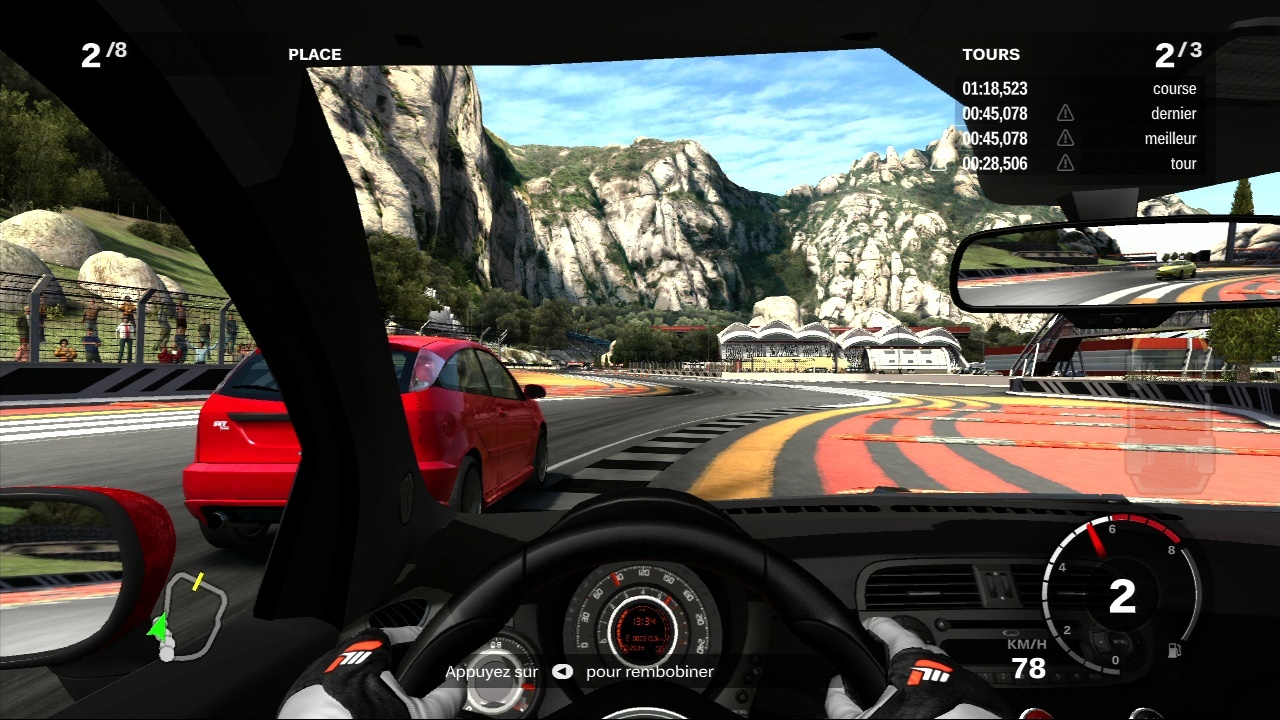1280x720 pixels.
Task: Click the warning triangle beside the meilleur time
Action: coord(1065,138)
